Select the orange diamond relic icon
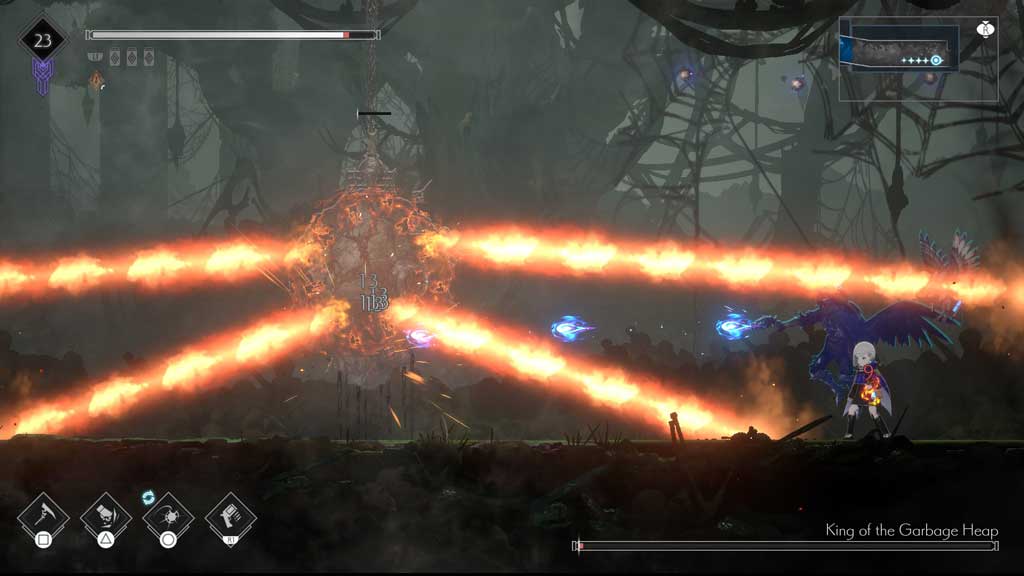 [96, 81]
